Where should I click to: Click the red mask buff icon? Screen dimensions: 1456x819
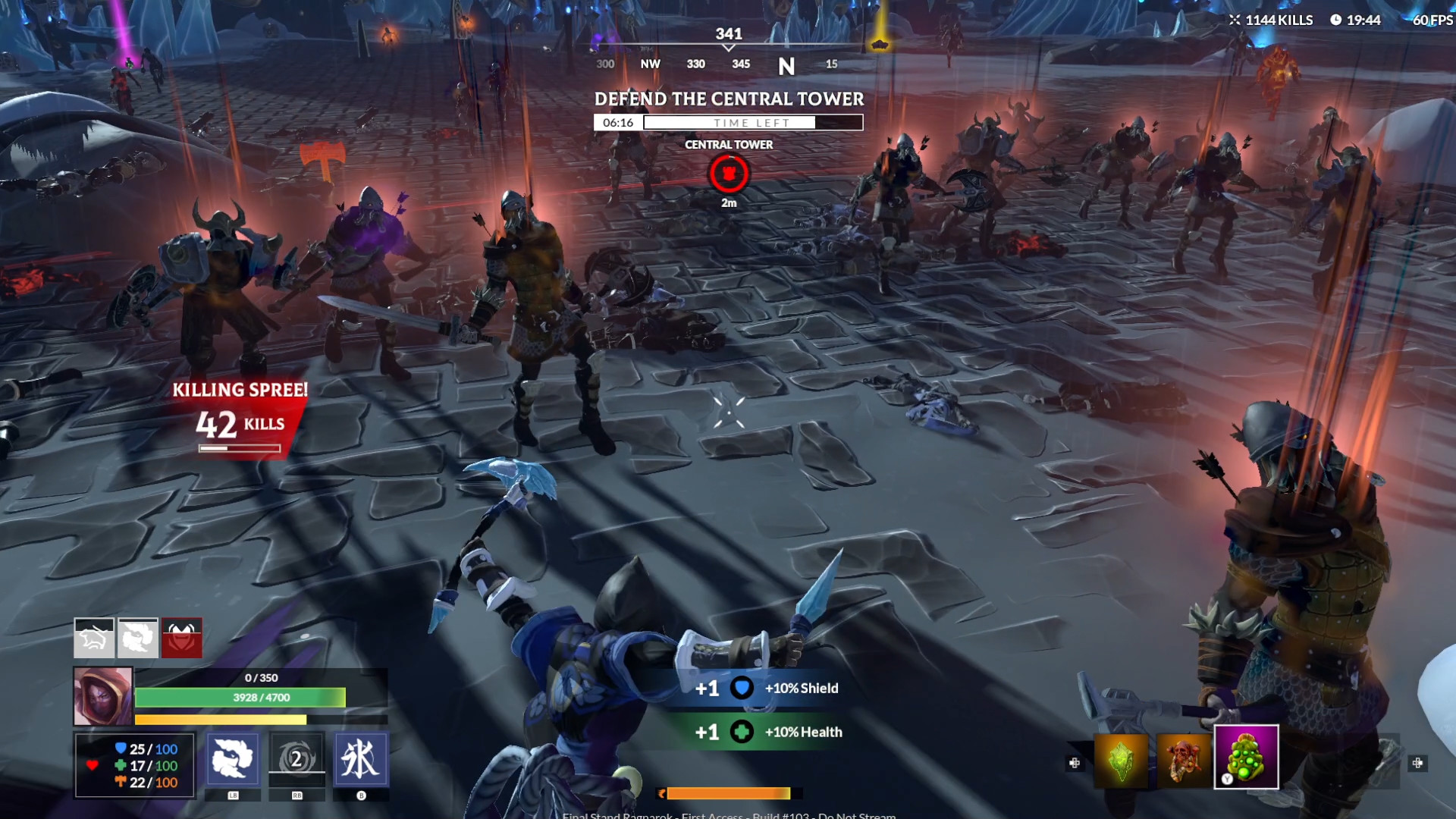[182, 637]
